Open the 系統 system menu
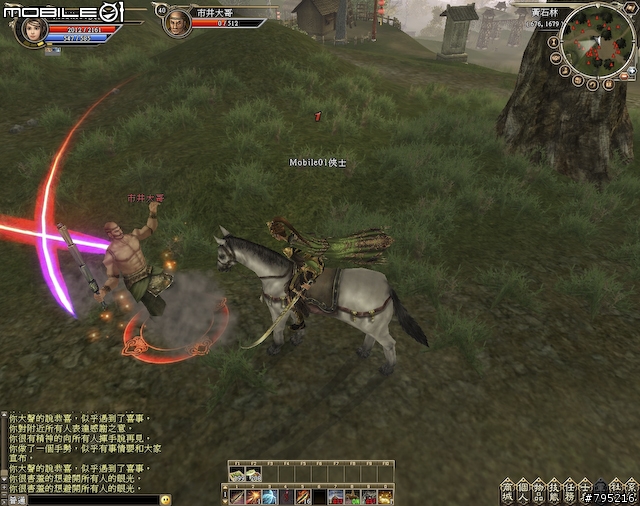 point(631,491)
